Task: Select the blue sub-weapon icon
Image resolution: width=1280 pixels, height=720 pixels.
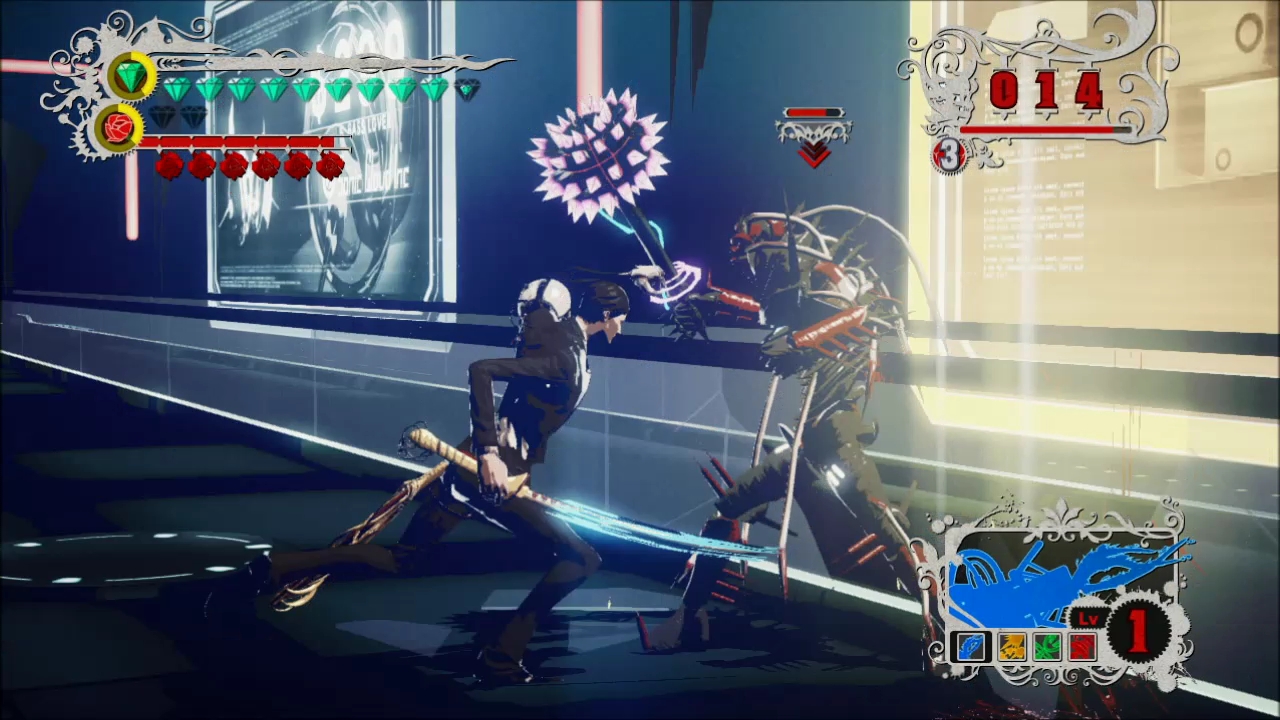Action: pyautogui.click(x=970, y=647)
